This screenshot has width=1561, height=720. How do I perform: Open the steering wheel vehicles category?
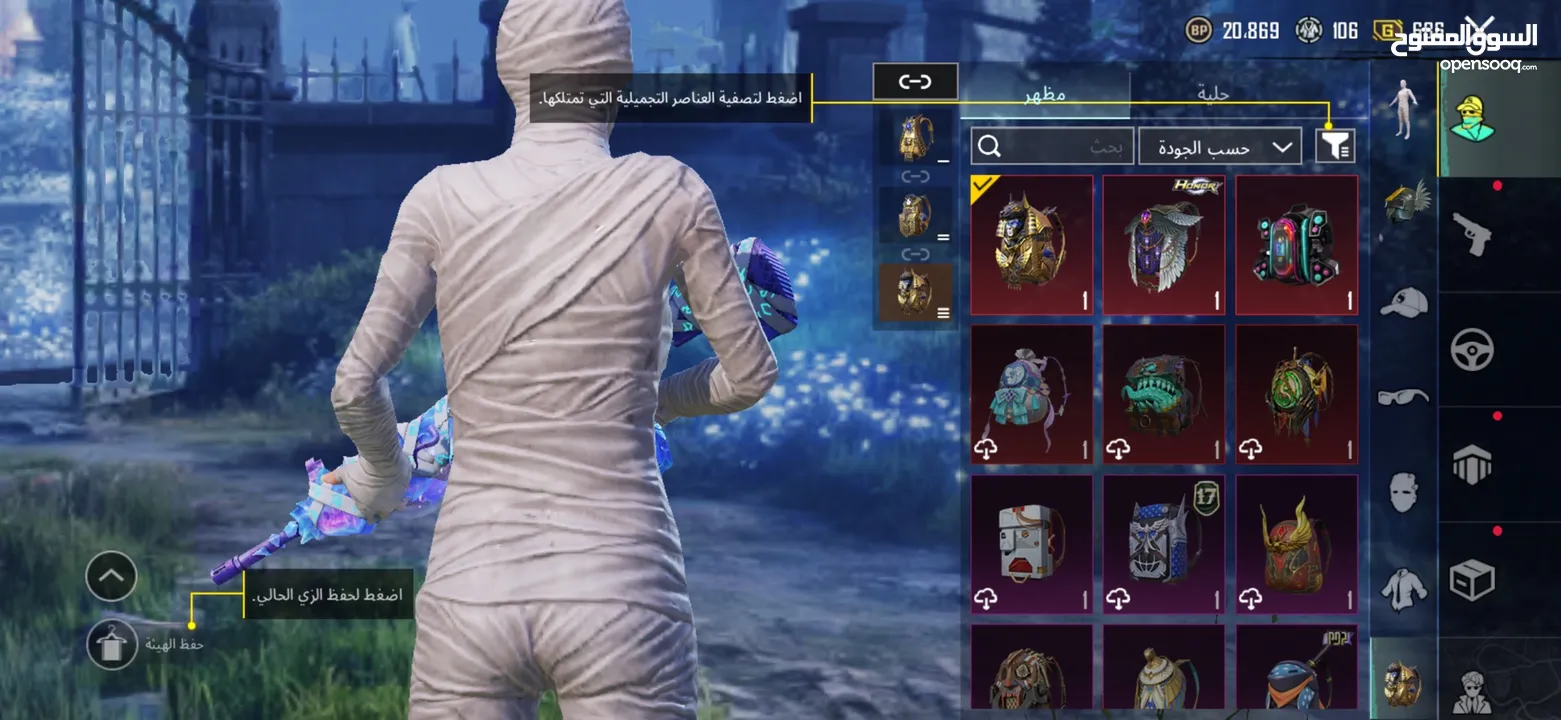click(x=1471, y=349)
